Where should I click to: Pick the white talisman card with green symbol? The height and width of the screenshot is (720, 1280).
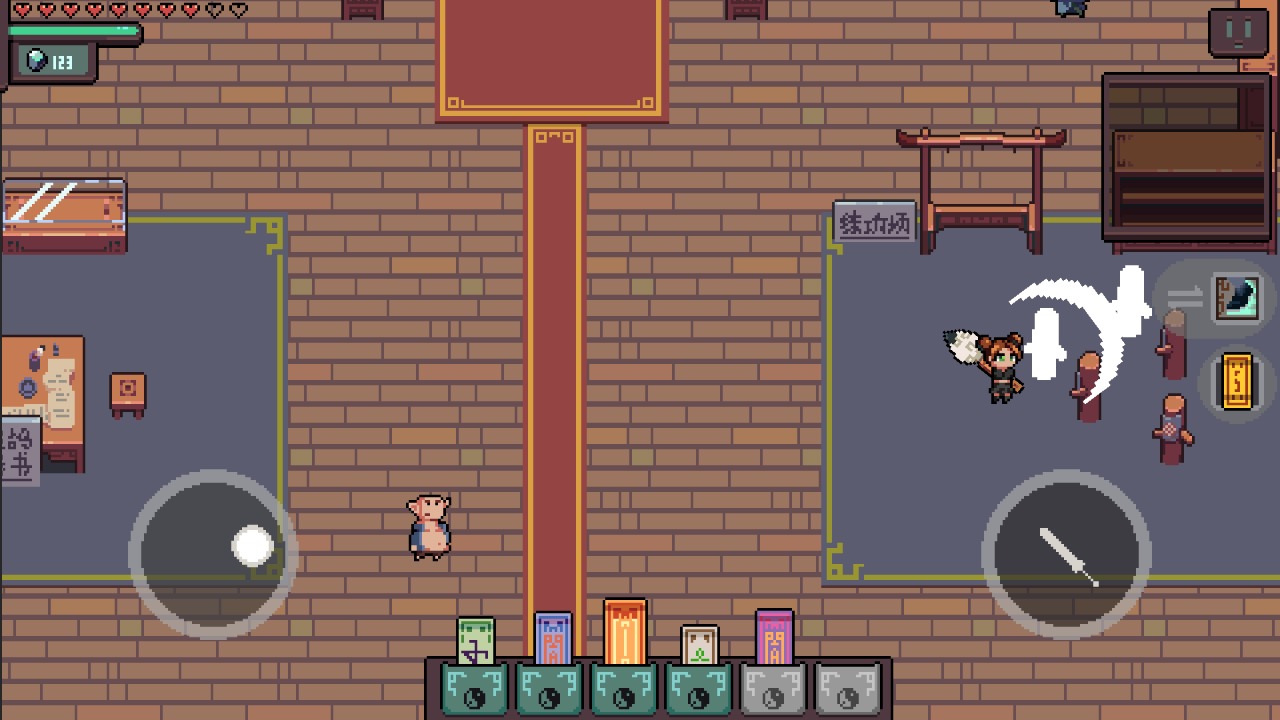[700, 645]
